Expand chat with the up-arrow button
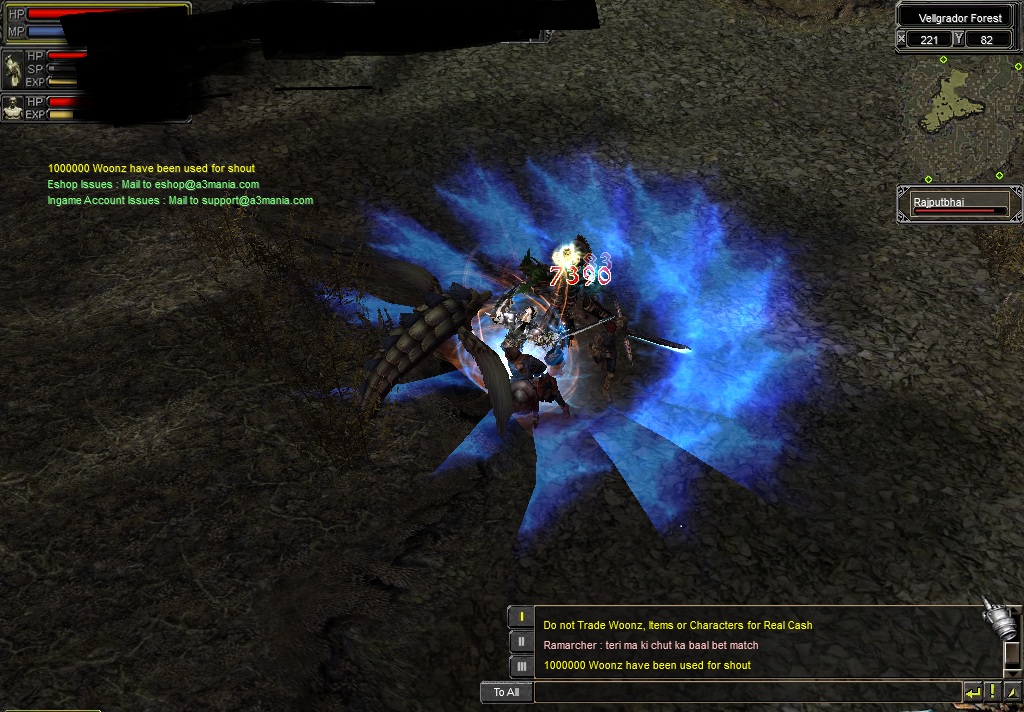The width and height of the screenshot is (1024, 712). [x=1010, y=692]
